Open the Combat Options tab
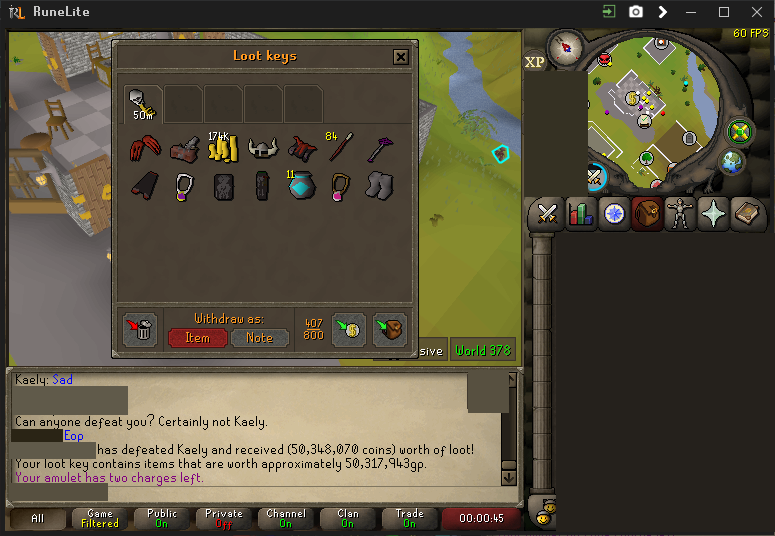775x536 pixels. pos(547,214)
